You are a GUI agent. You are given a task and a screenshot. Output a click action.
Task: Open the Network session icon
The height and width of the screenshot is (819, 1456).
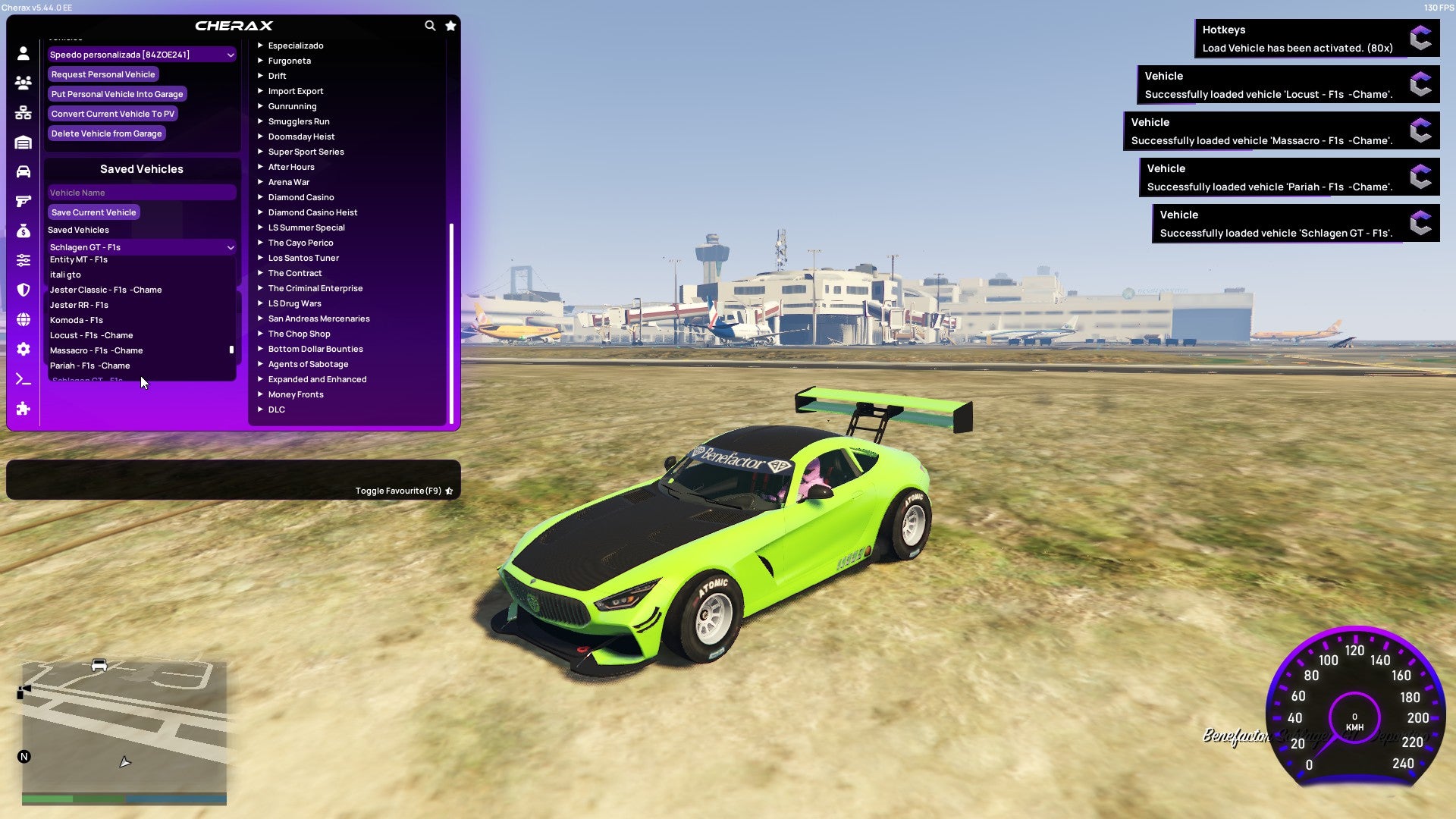[x=23, y=112]
